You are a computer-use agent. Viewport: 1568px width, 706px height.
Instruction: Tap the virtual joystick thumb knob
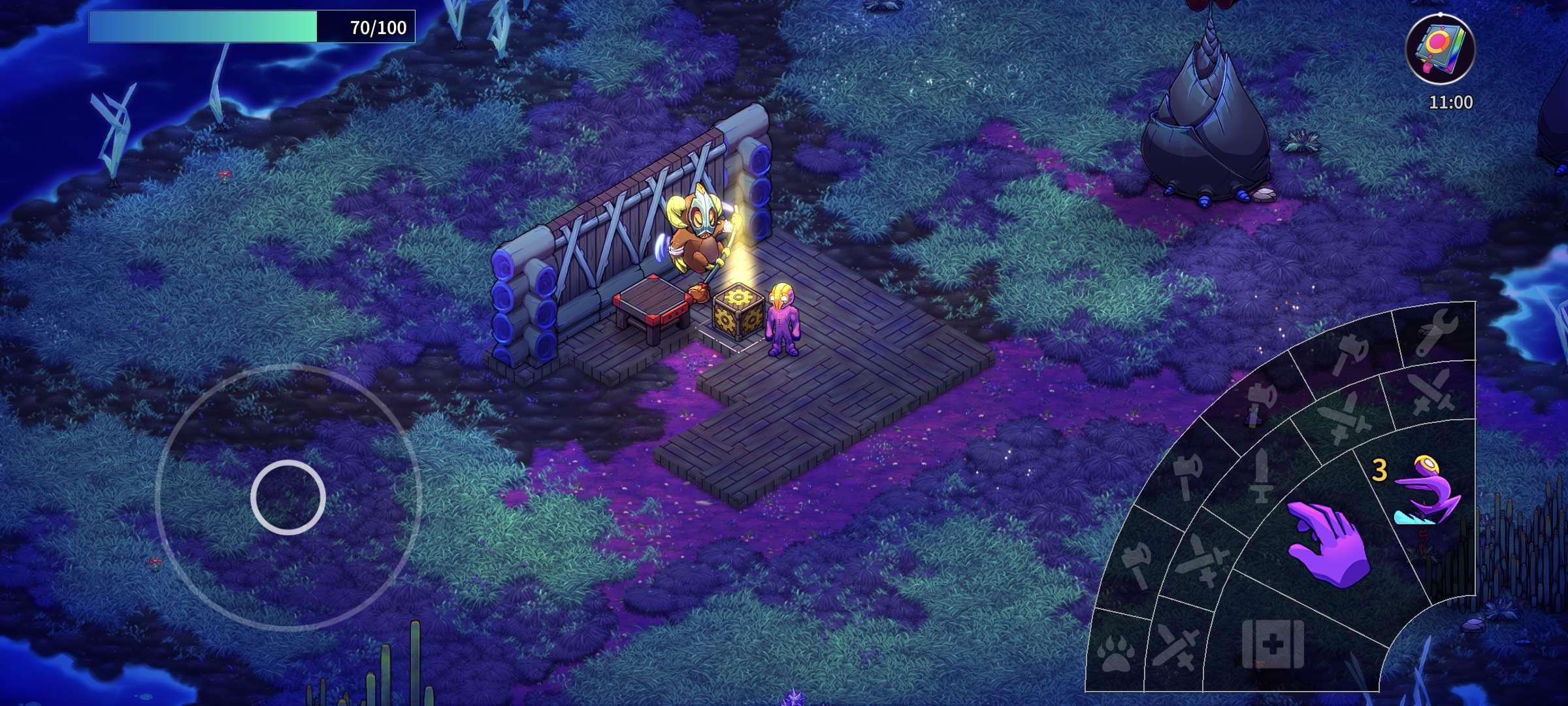288,497
